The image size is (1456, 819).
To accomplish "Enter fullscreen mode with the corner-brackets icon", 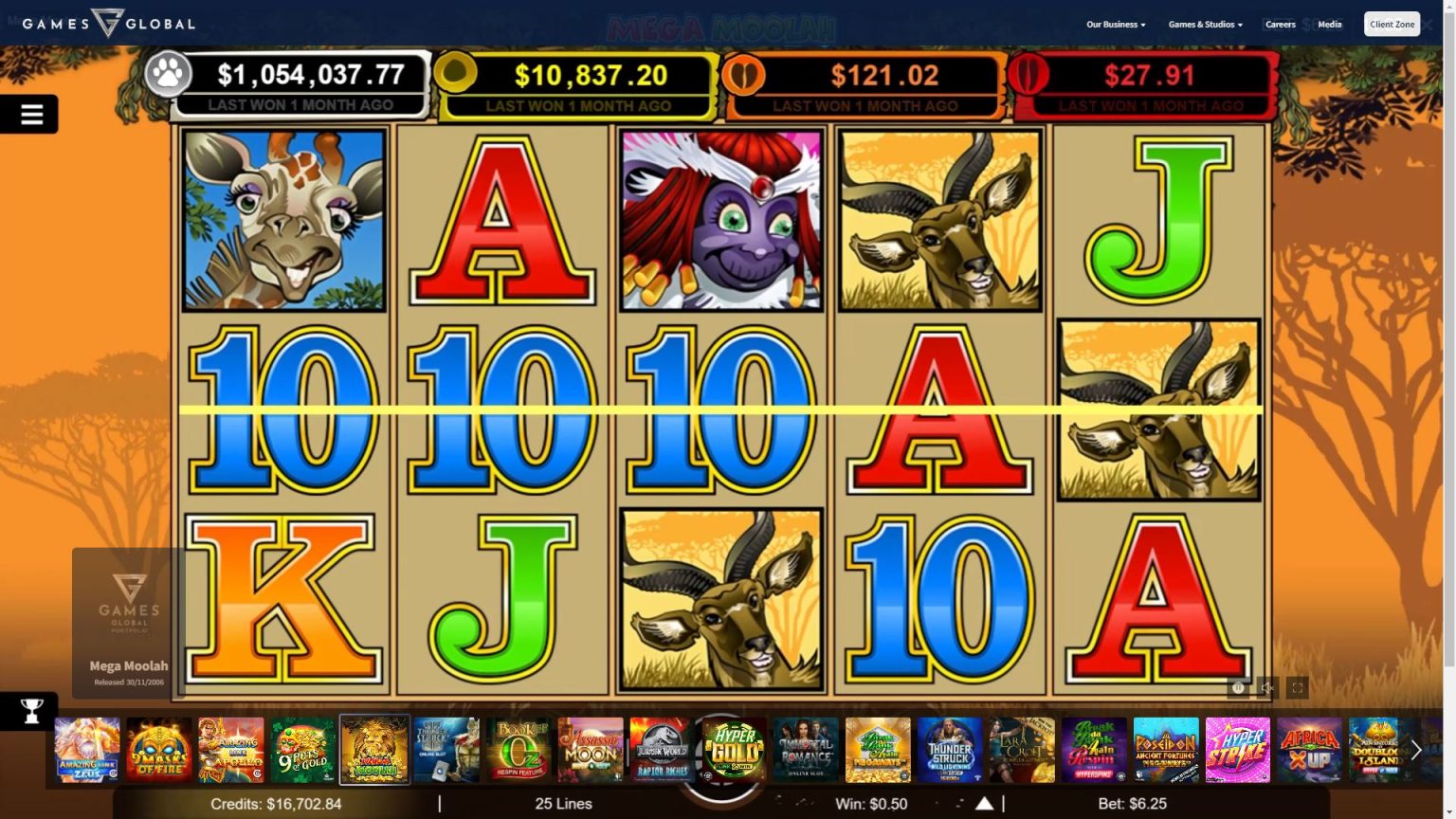I will tap(1297, 688).
